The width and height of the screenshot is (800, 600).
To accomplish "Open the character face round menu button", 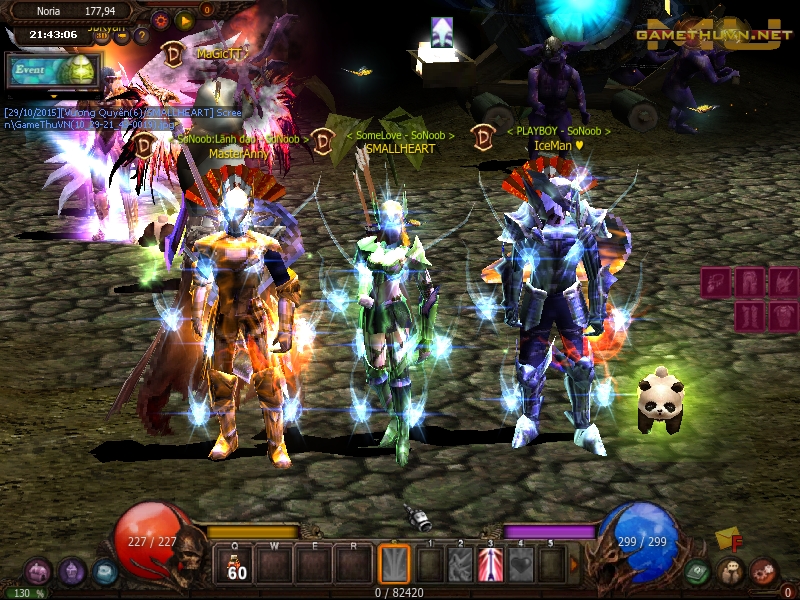I will [x=730, y=572].
